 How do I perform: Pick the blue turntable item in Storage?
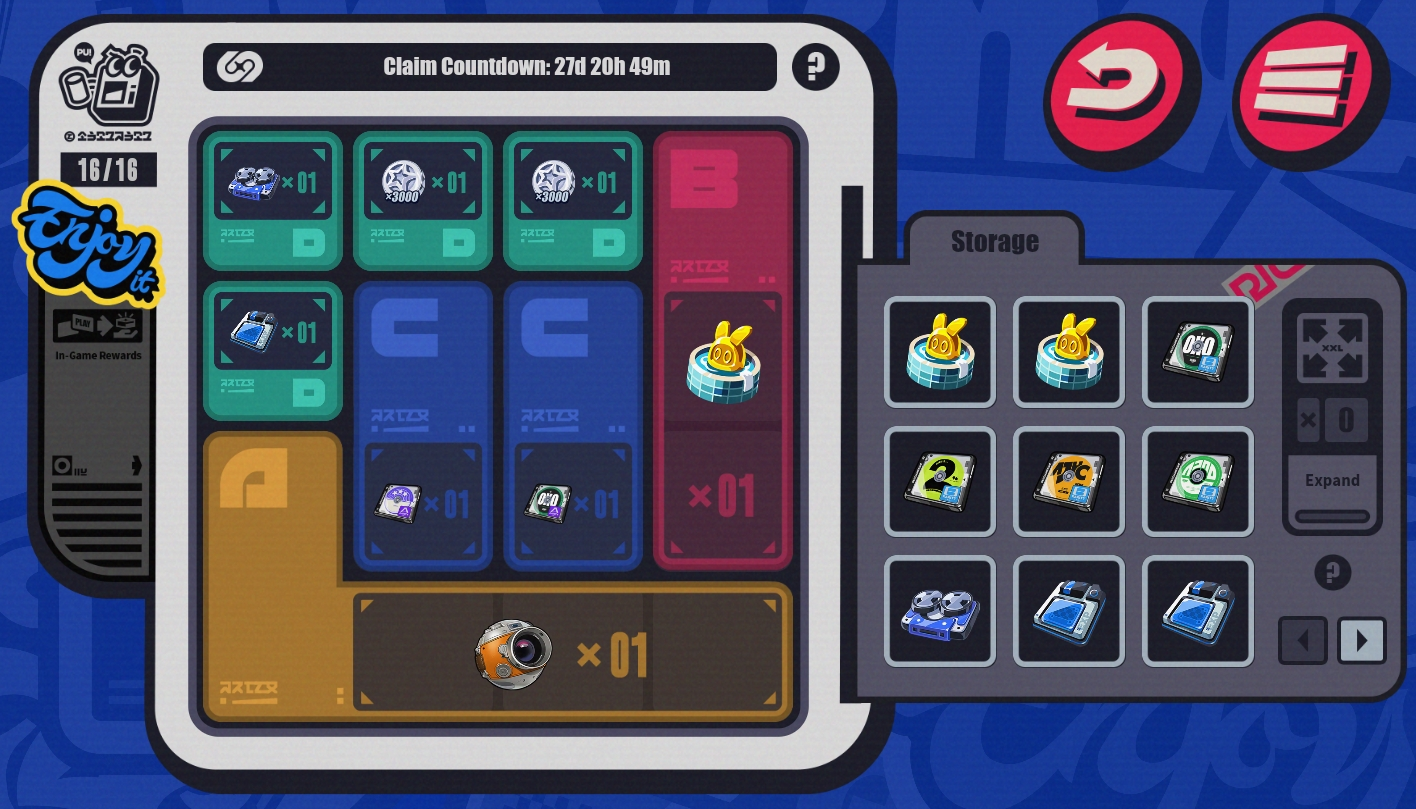[940, 611]
